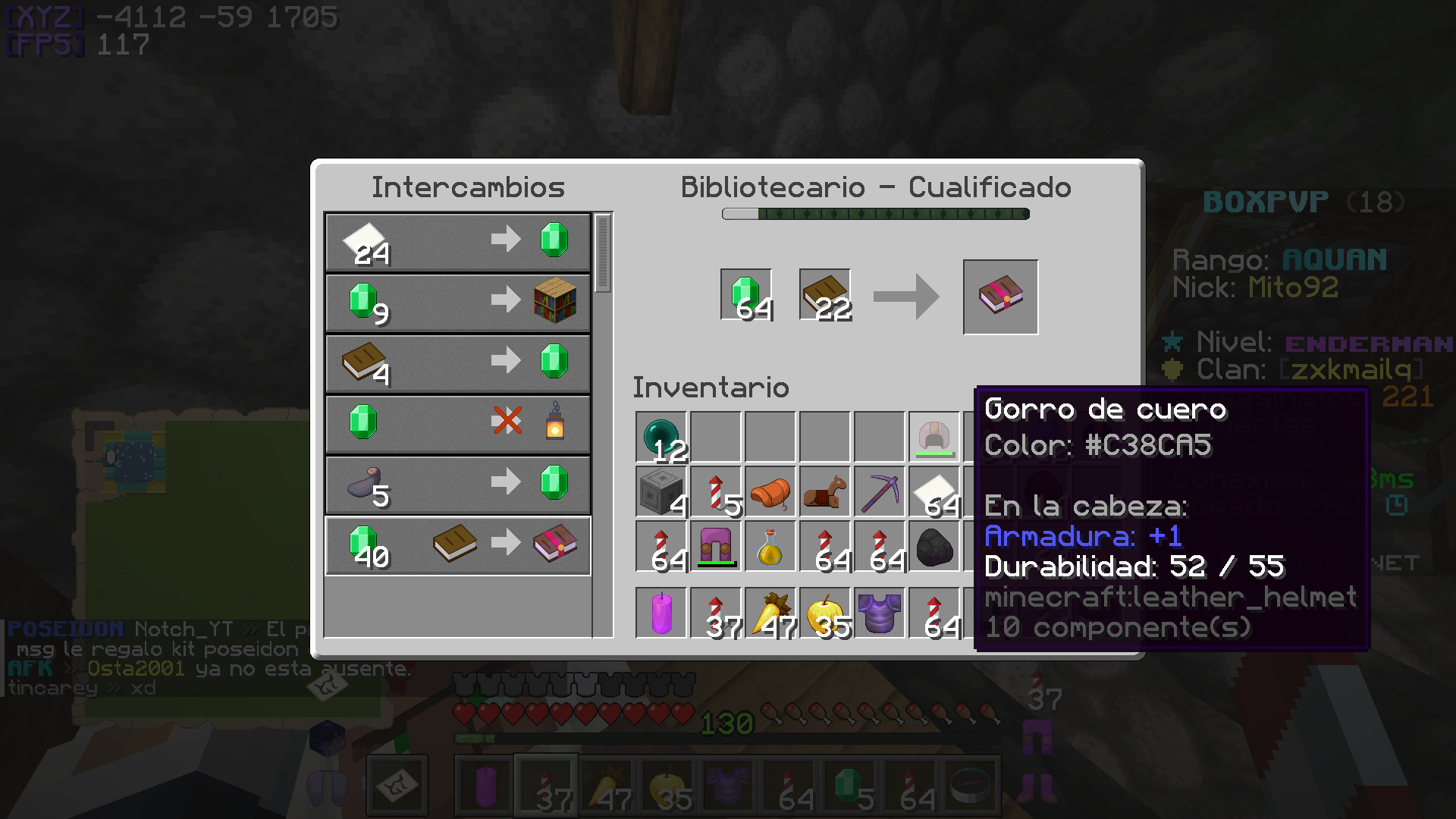Choose the 5 ink sacs for emerald trade
The image size is (1456, 819).
click(457, 485)
